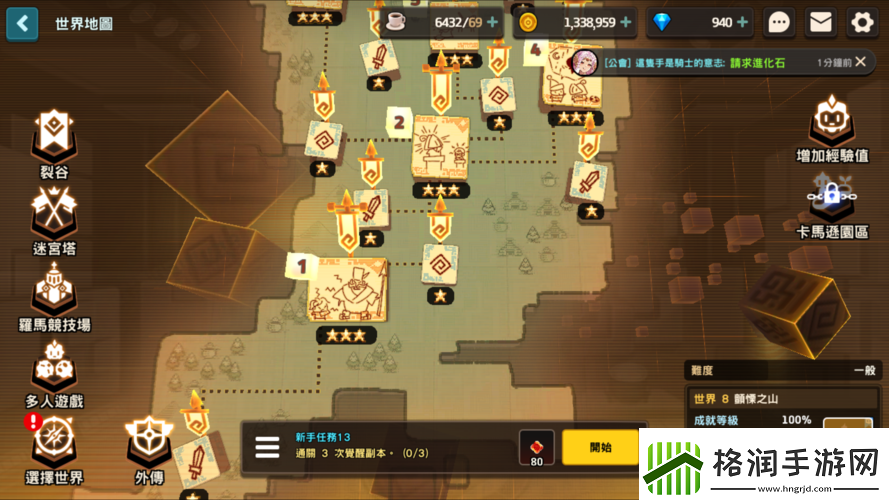Add more gold coins
Viewport: 889px width, 500px height.
(x=626, y=22)
